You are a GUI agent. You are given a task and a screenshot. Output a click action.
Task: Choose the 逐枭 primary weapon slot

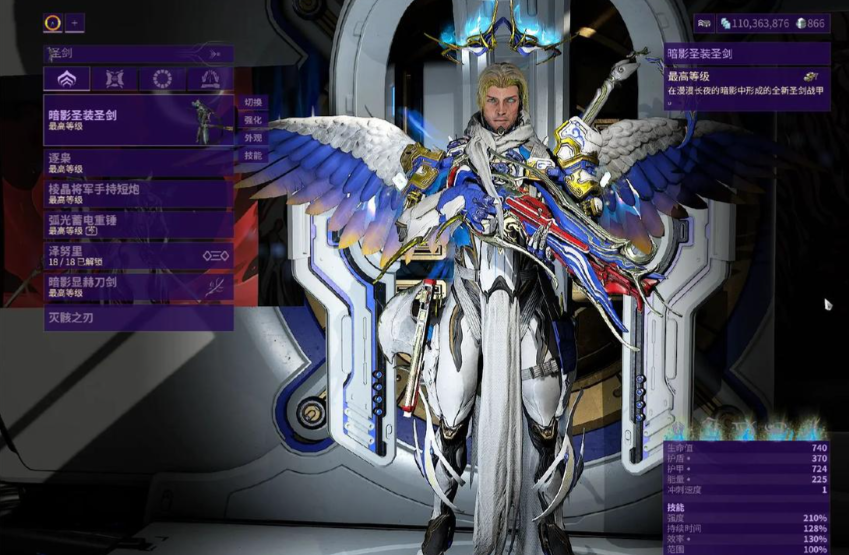pos(138,163)
